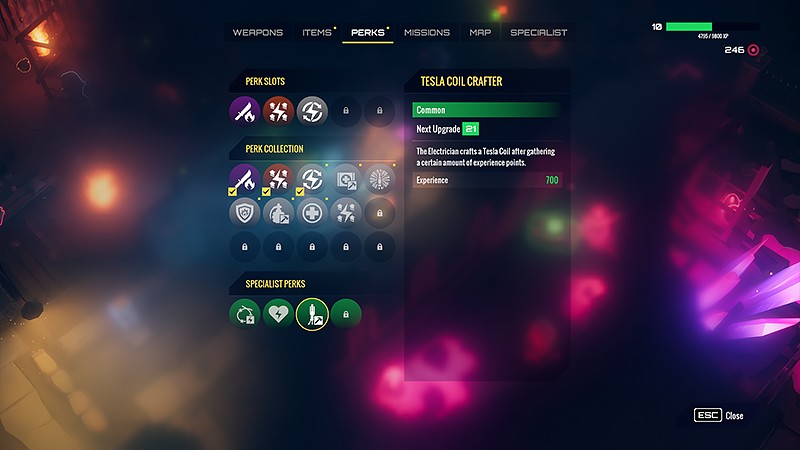Click the gray lightning perk in Perk Slots
The width and height of the screenshot is (800, 450).
click(x=313, y=112)
